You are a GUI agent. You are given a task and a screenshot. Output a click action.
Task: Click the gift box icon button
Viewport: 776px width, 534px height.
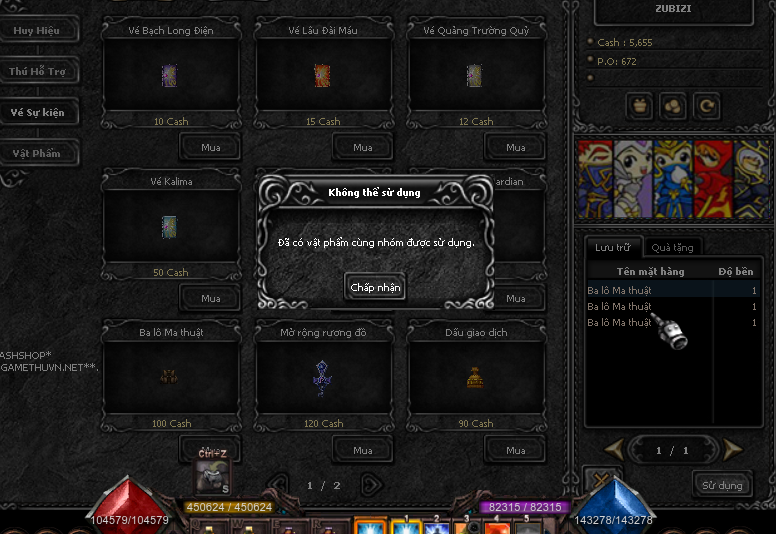[640, 104]
